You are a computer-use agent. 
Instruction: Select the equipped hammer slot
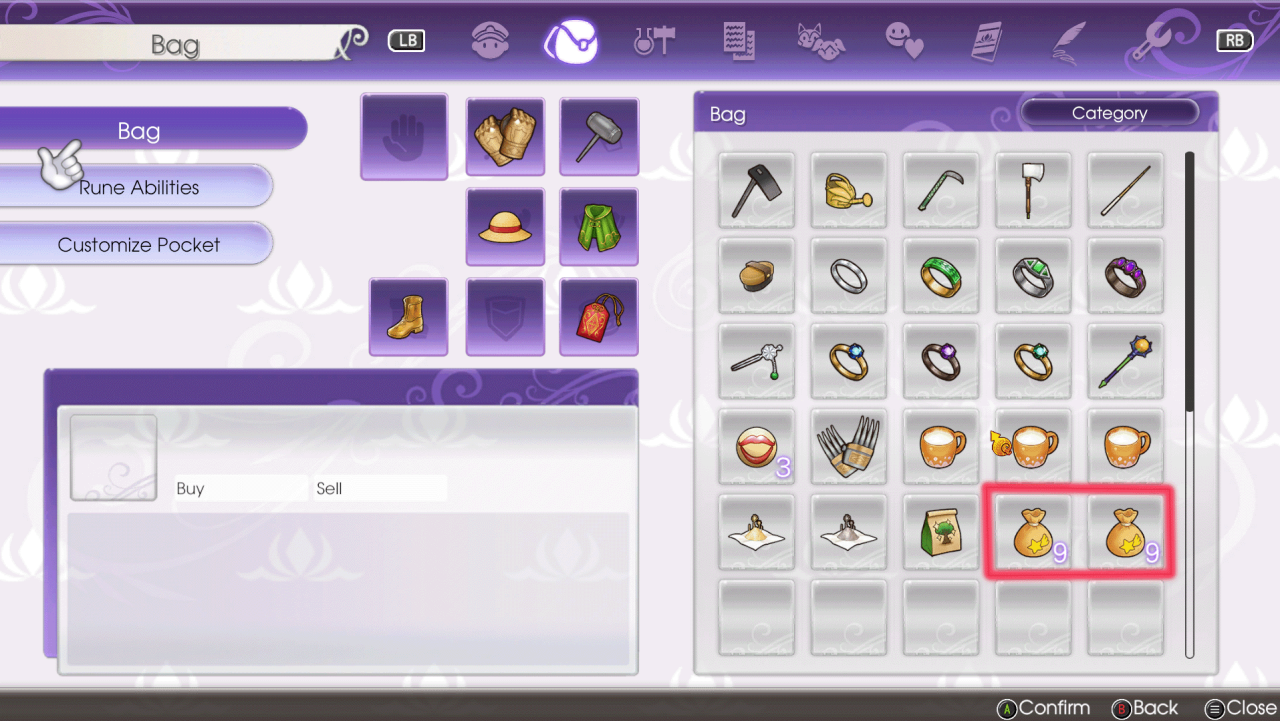[599, 137]
